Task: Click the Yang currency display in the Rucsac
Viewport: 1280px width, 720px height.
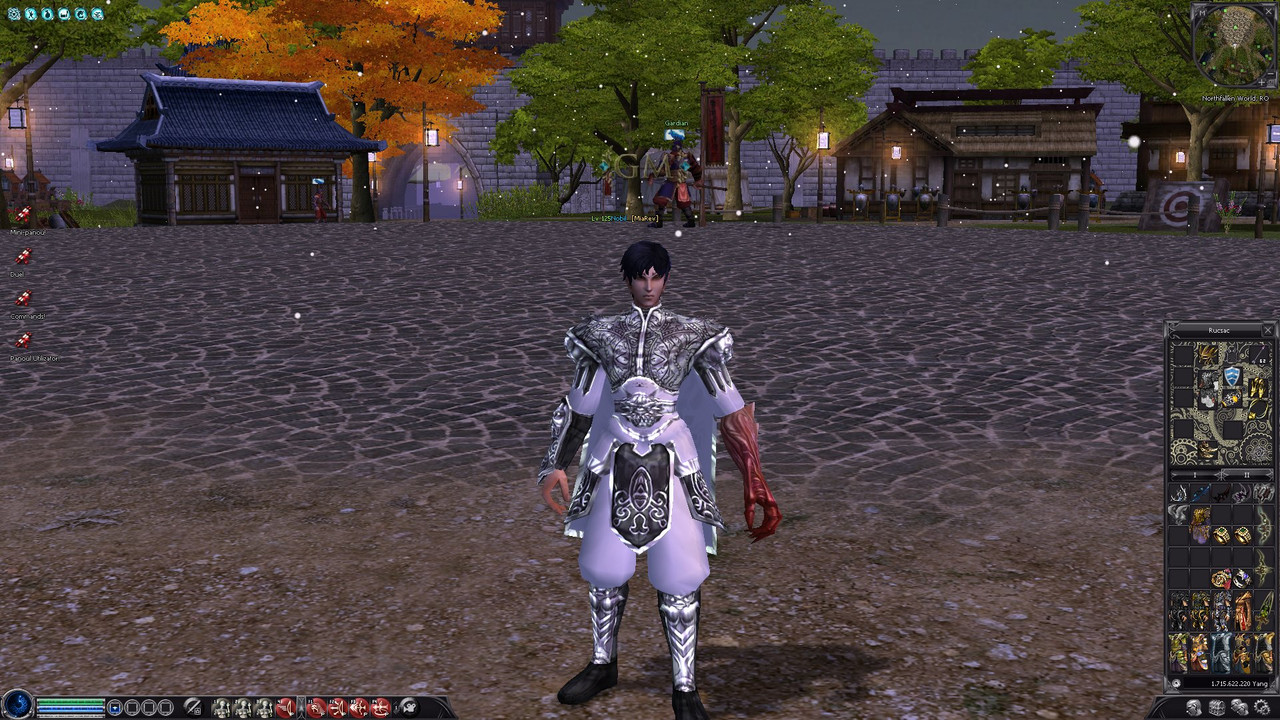Action: pyautogui.click(x=1228, y=683)
